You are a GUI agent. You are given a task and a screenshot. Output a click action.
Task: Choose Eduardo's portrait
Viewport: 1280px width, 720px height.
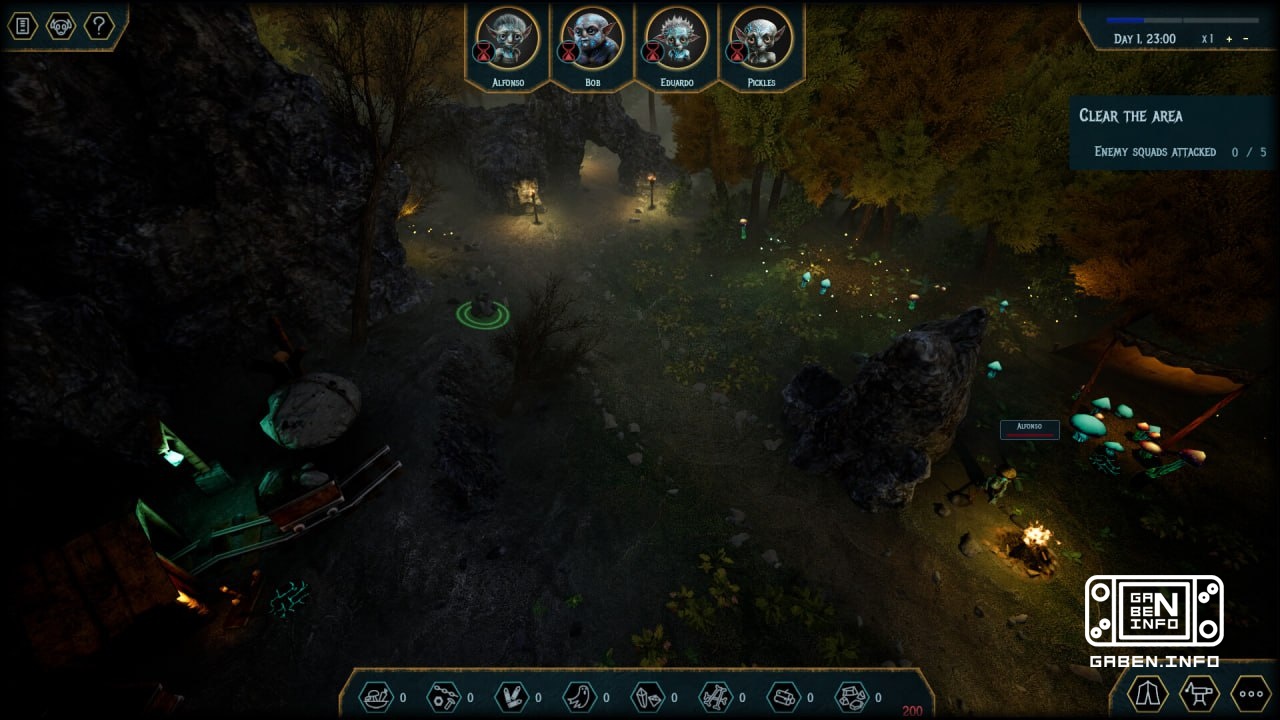coord(677,38)
